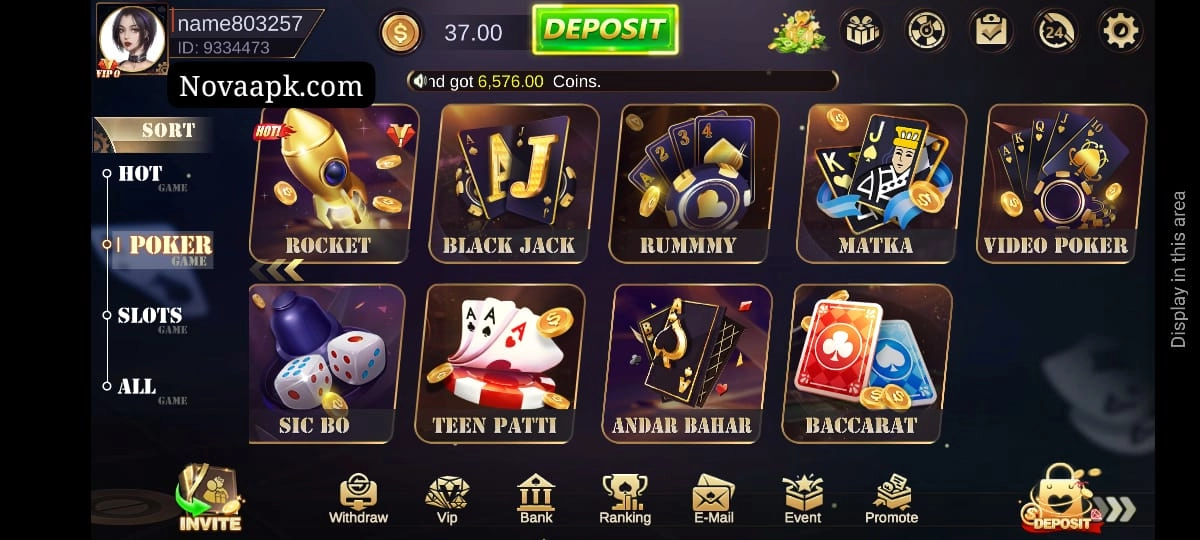Switch to the HOT game category
This screenshot has width=1200, height=540.
[140, 175]
